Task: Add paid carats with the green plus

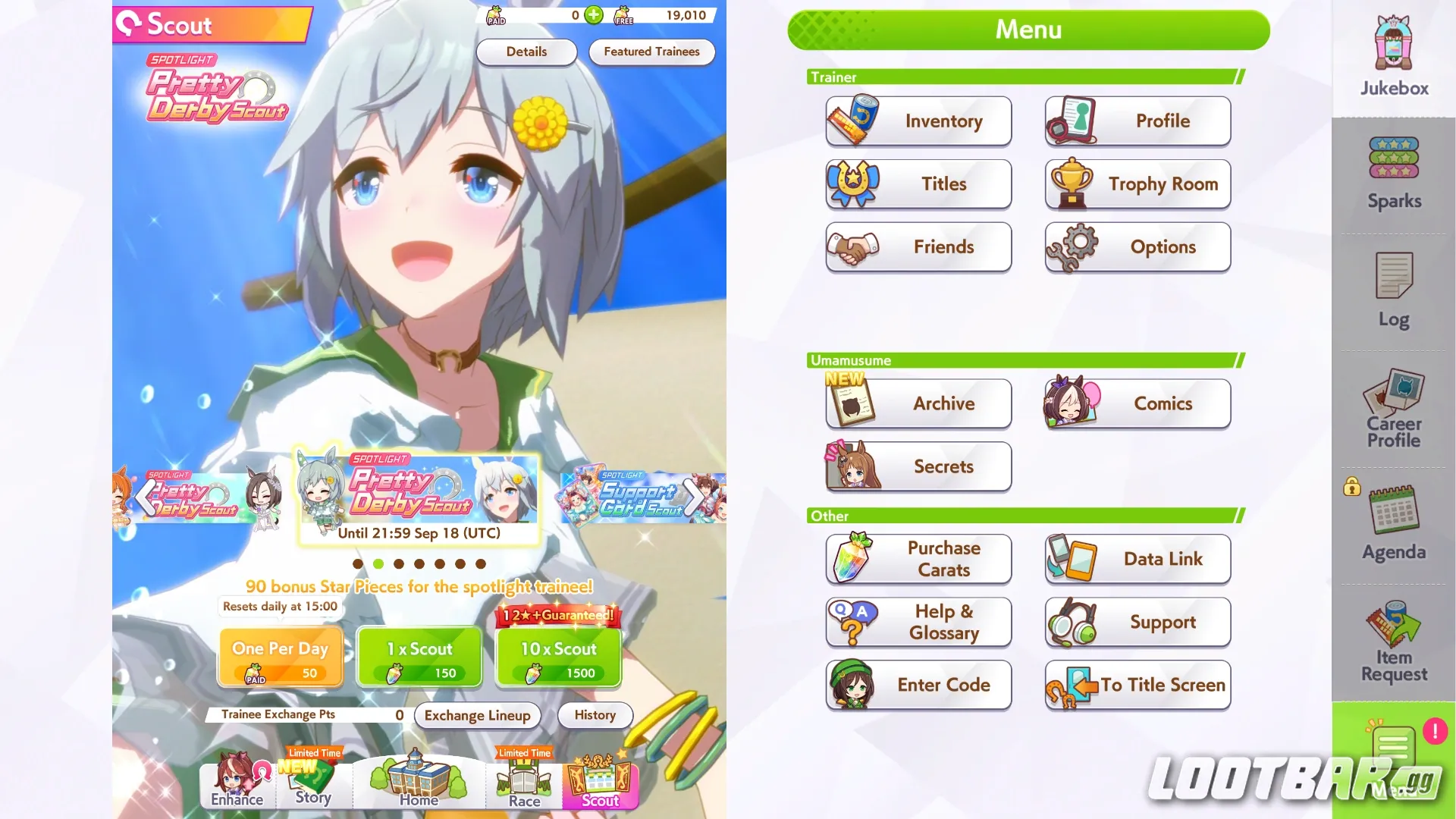Action: [593, 15]
